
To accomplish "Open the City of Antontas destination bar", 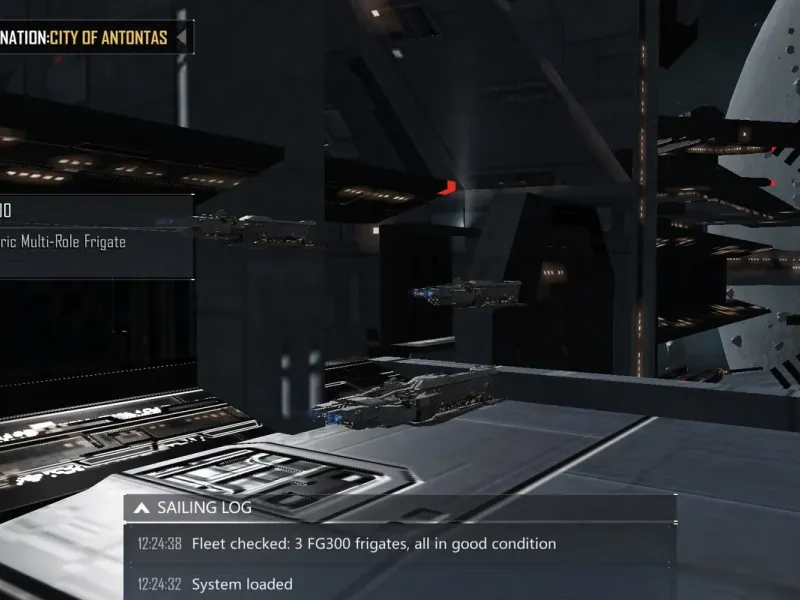I will (90, 38).
